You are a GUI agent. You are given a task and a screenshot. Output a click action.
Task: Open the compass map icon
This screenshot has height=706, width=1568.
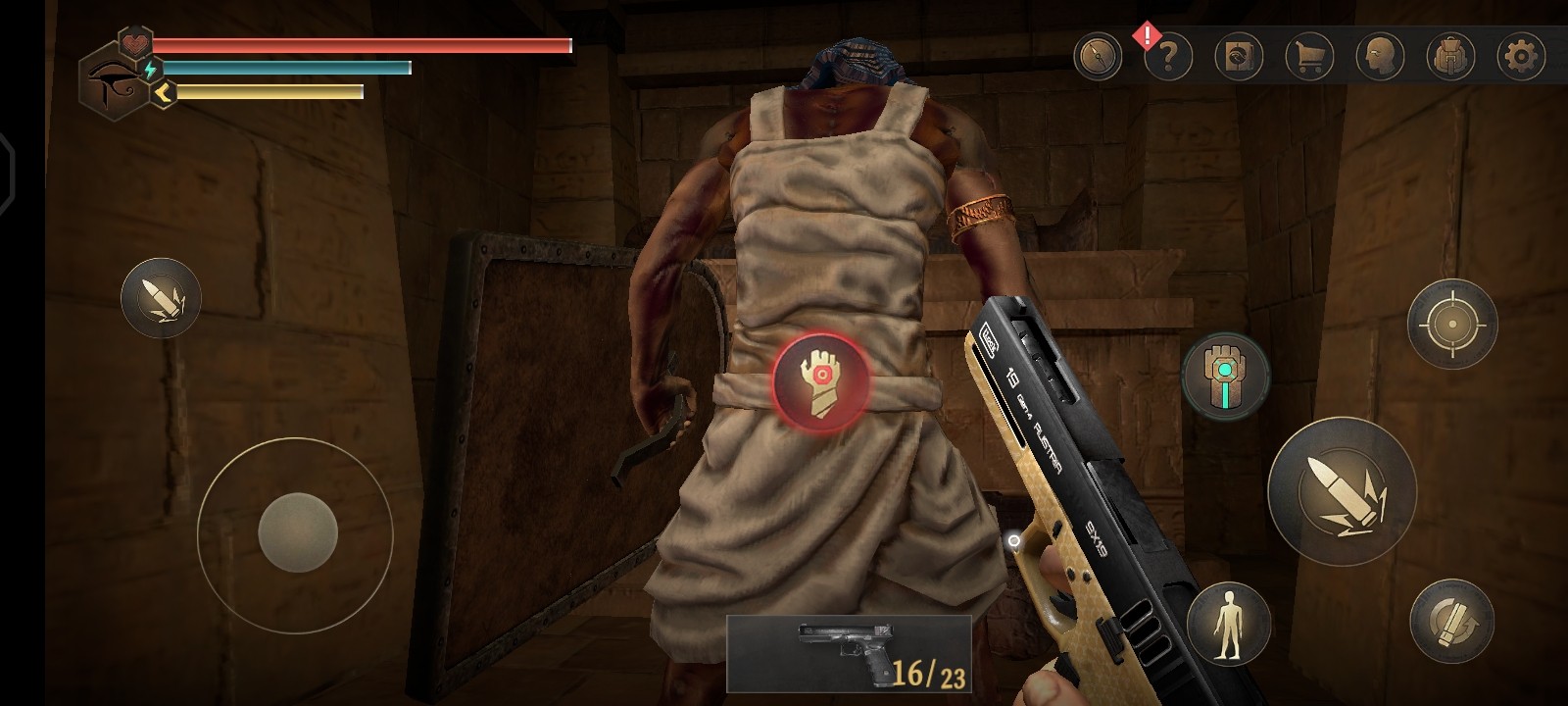point(1098,56)
